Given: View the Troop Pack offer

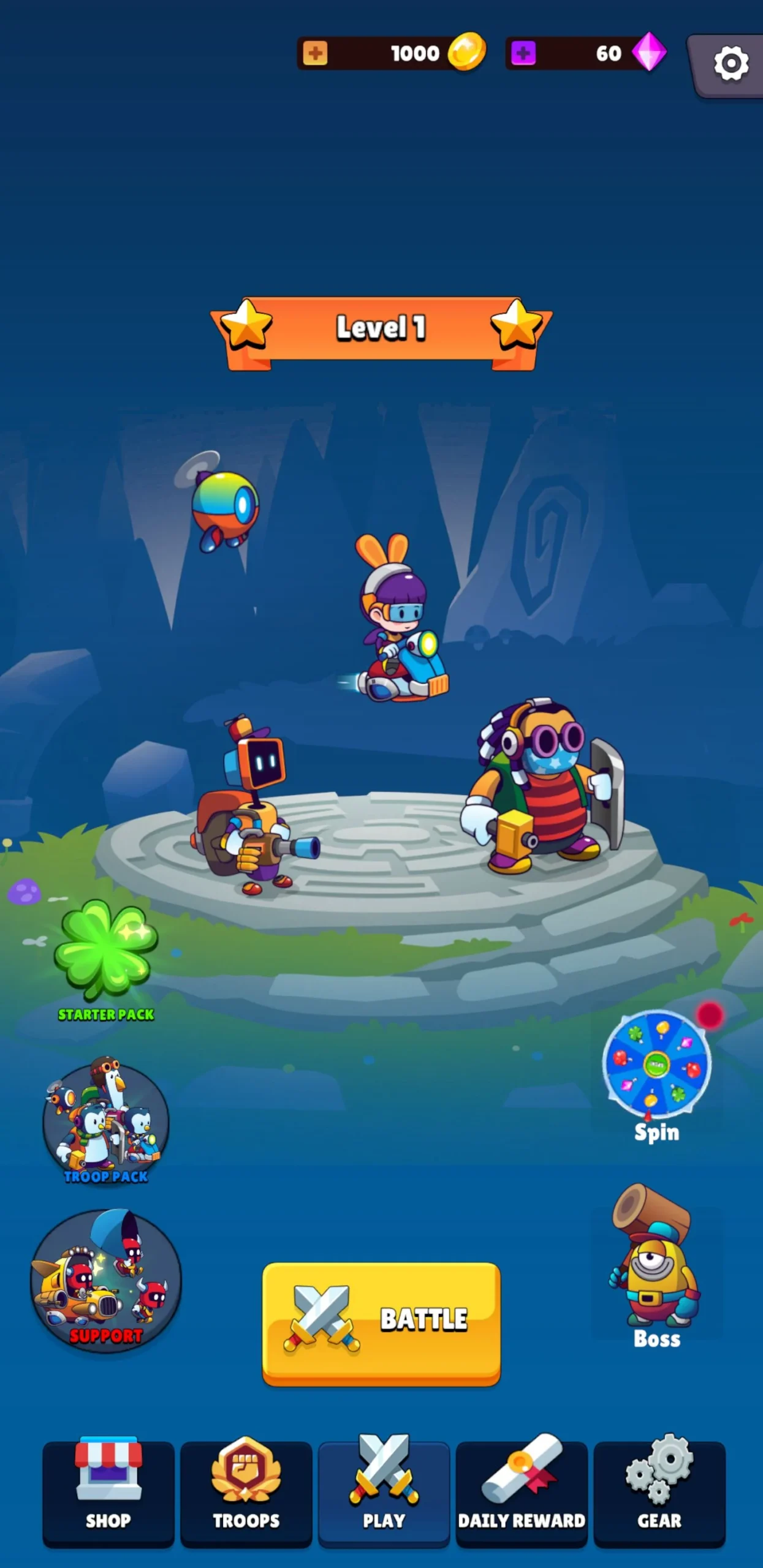Looking at the screenshot, I should click(x=105, y=1122).
